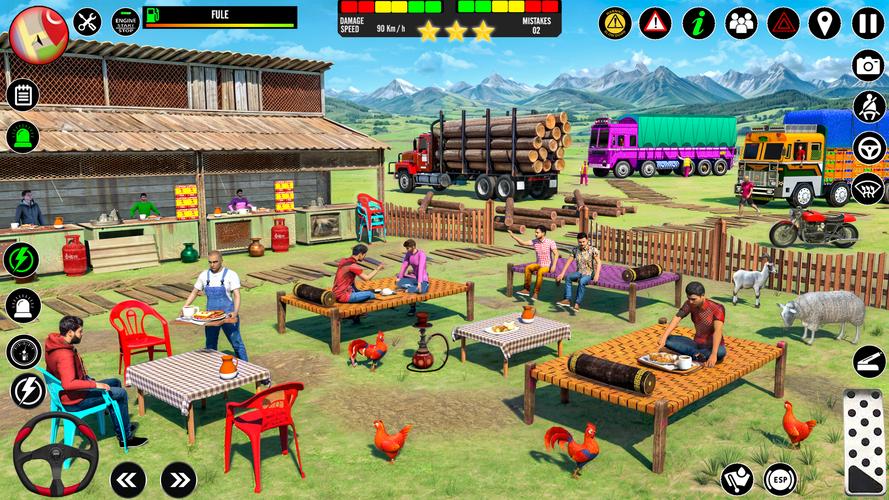This screenshot has width=889, height=500.
Task: Select the right double-arrow button
Action: [178, 479]
